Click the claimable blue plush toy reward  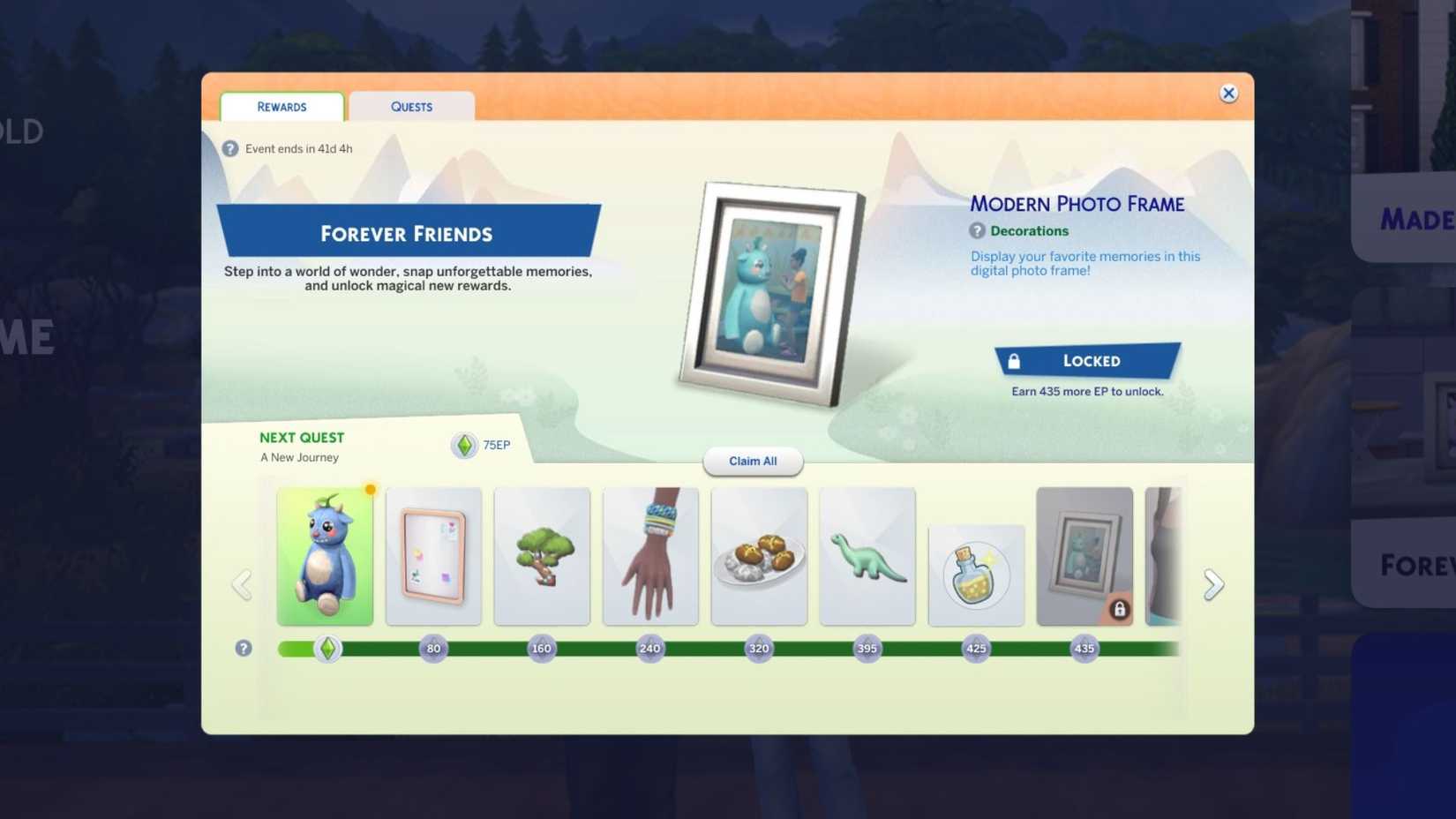point(325,556)
